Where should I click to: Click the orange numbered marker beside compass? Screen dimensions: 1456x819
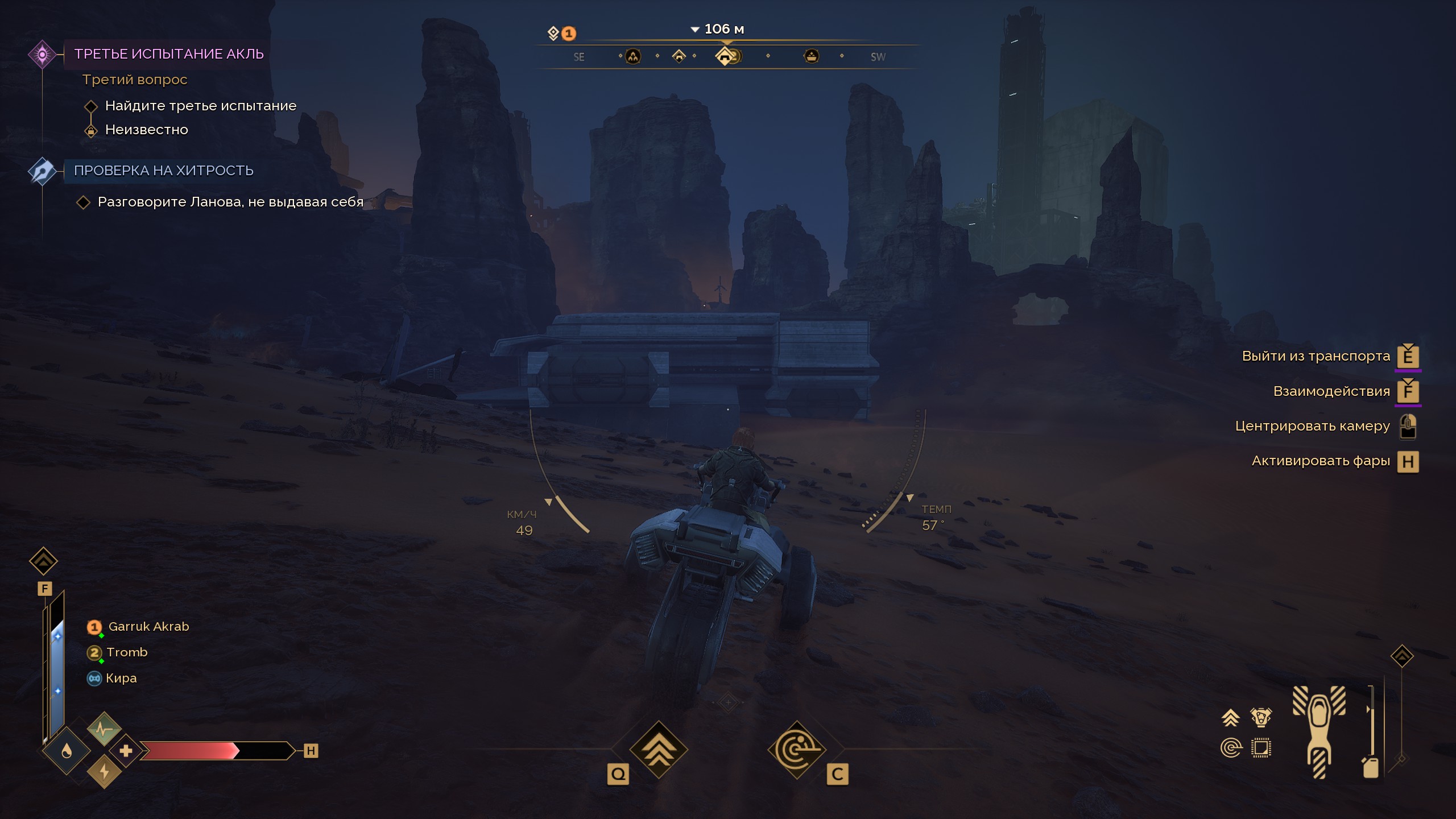click(568, 34)
